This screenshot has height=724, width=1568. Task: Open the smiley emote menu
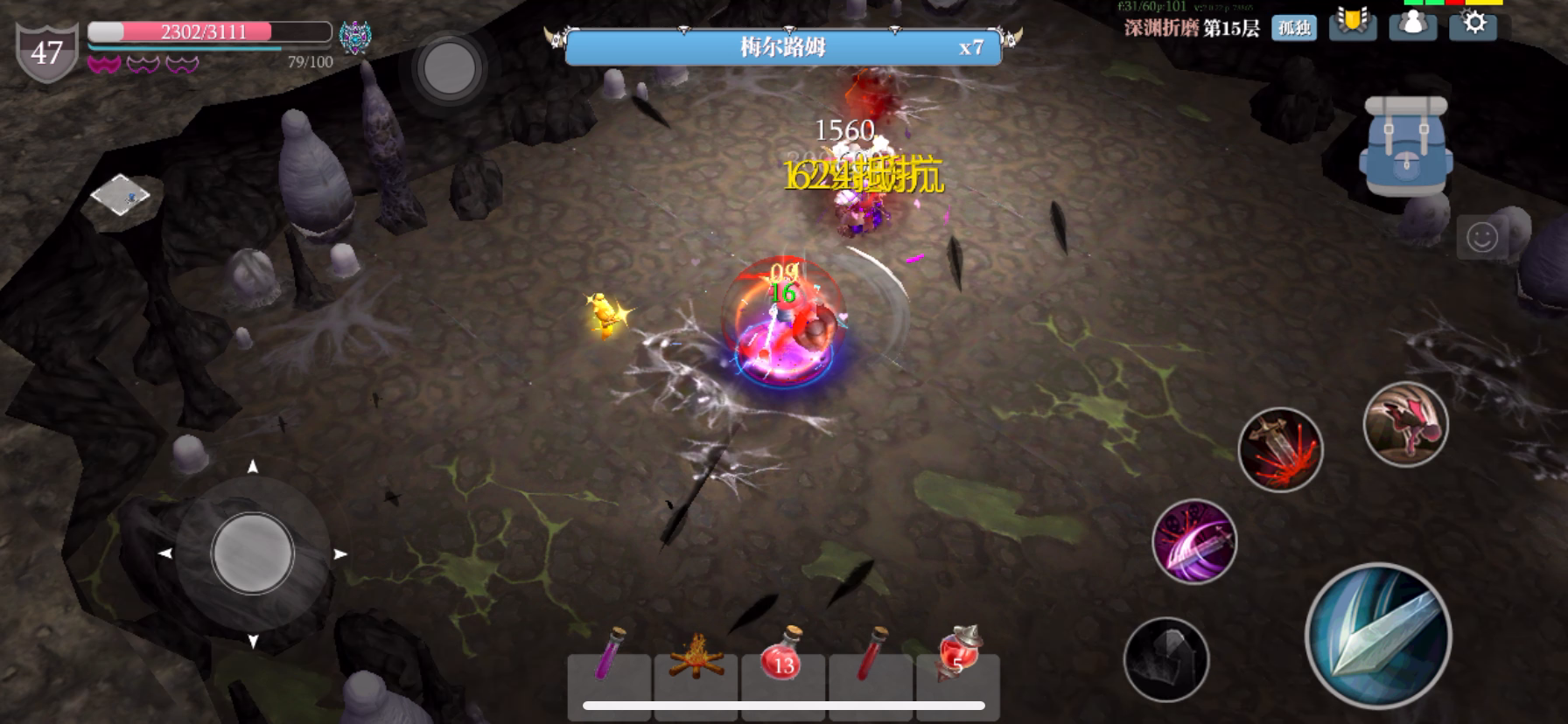tap(1481, 238)
